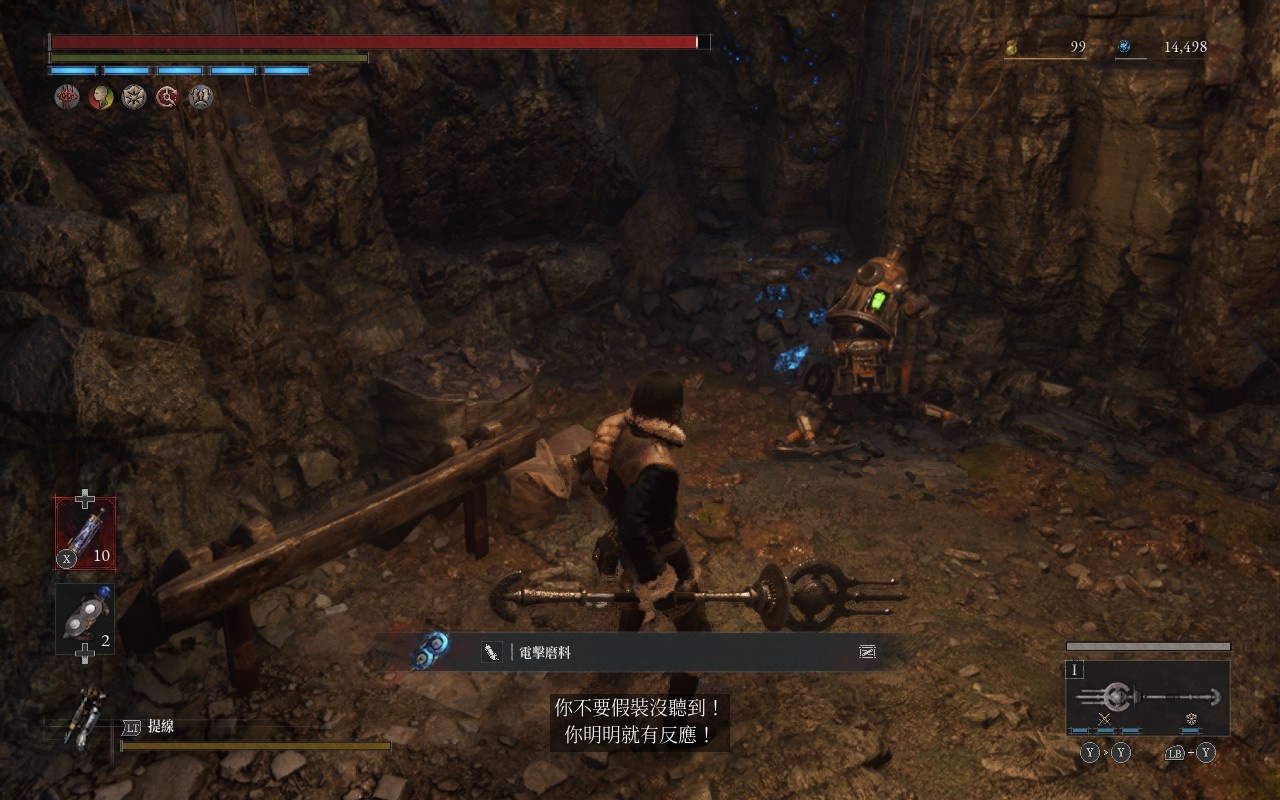Open the equipped trident weapon panel
The height and width of the screenshot is (800, 1280).
click(1148, 698)
